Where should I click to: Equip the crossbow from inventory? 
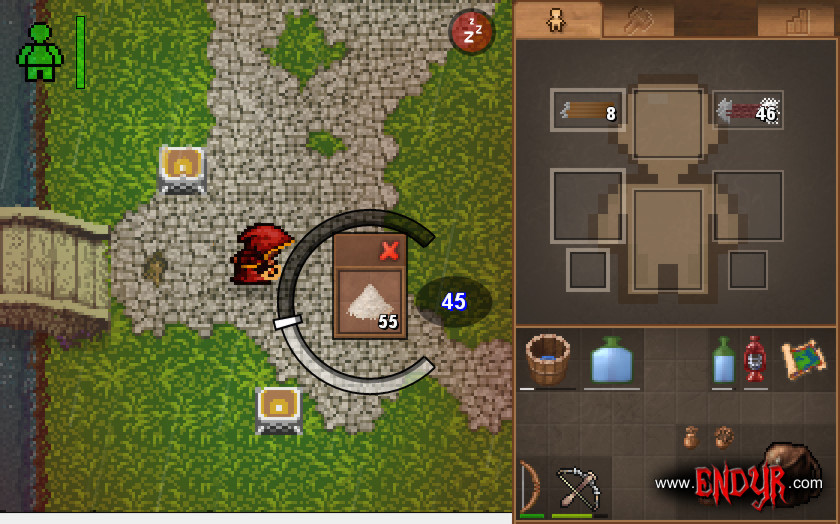click(x=579, y=487)
